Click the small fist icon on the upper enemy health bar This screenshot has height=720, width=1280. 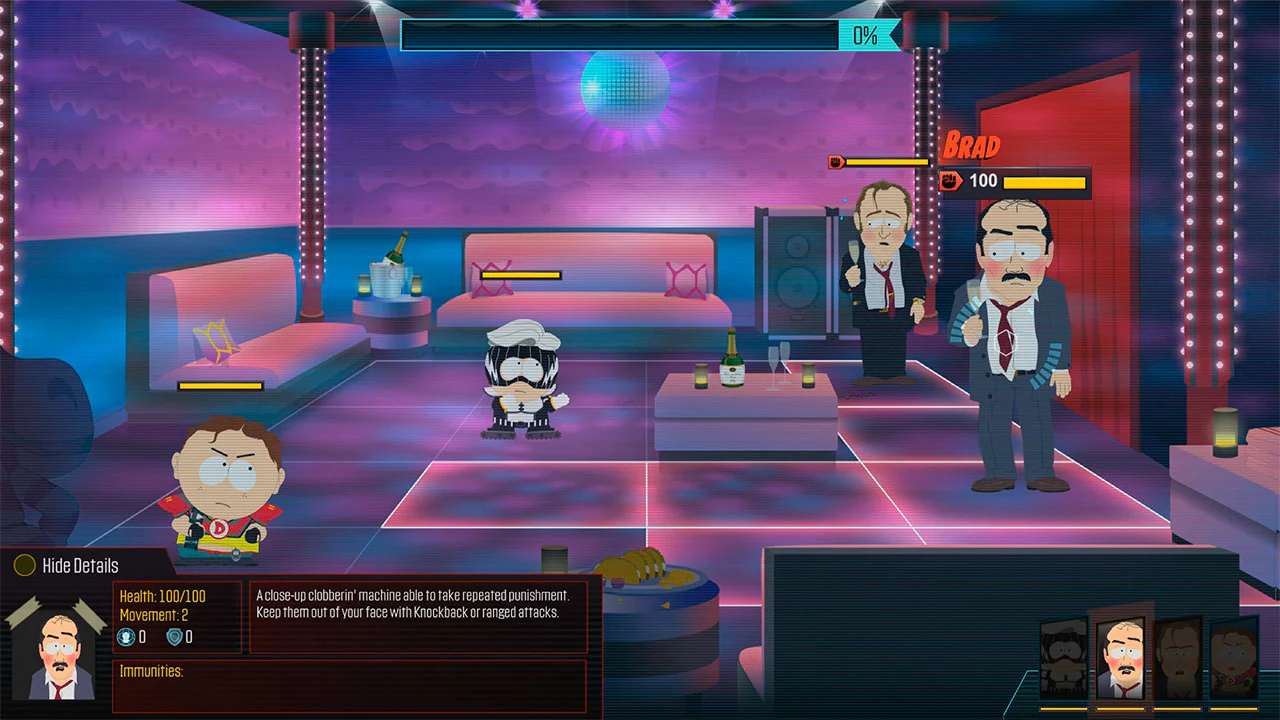pyautogui.click(x=836, y=161)
